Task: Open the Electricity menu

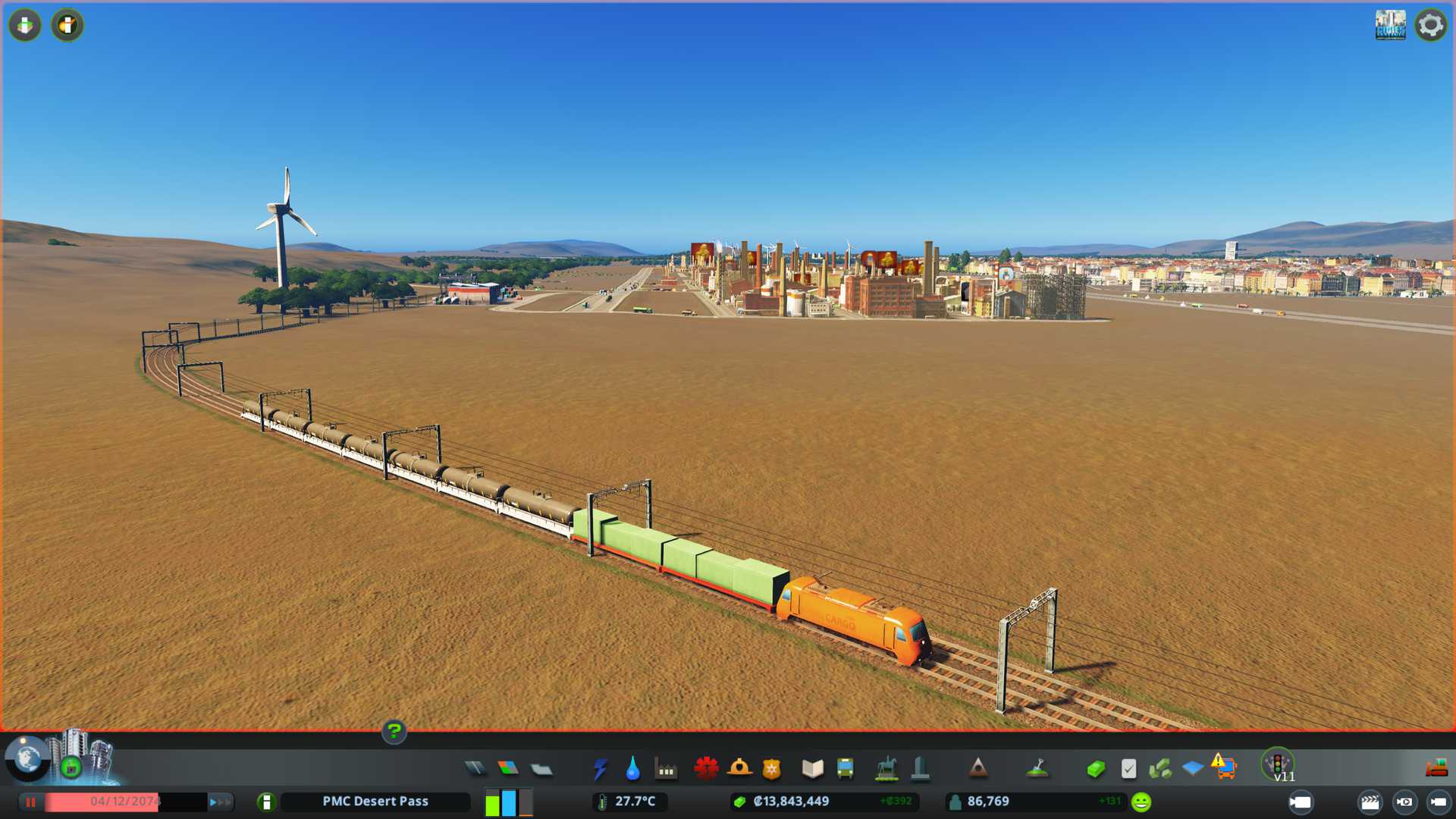Action: click(600, 769)
